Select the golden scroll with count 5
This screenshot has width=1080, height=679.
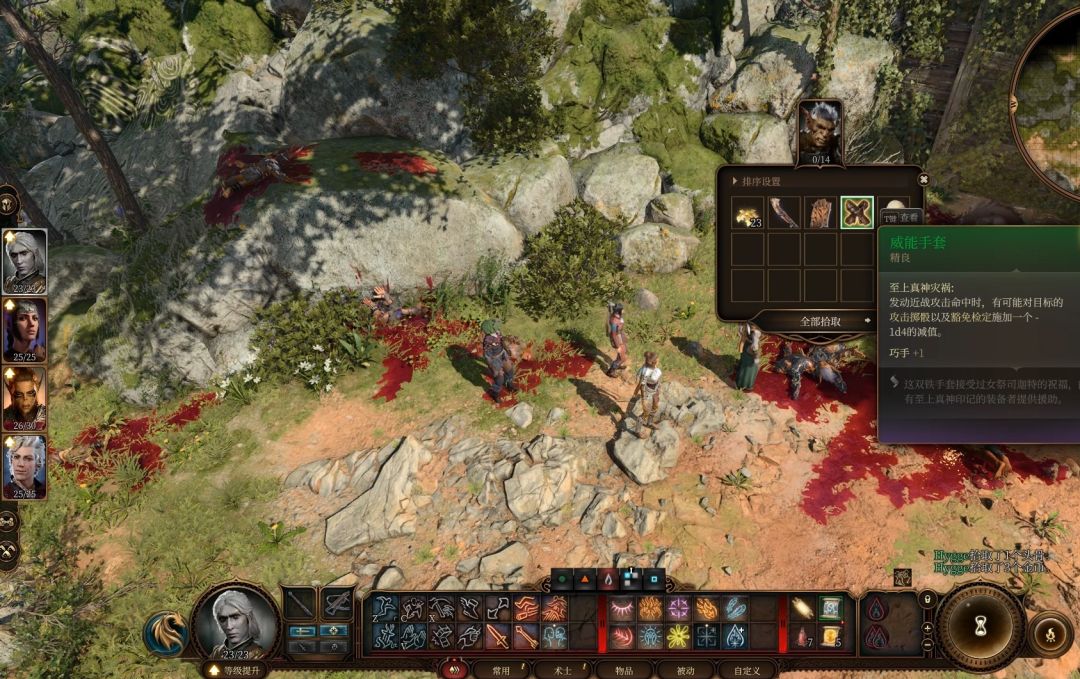tap(830, 636)
